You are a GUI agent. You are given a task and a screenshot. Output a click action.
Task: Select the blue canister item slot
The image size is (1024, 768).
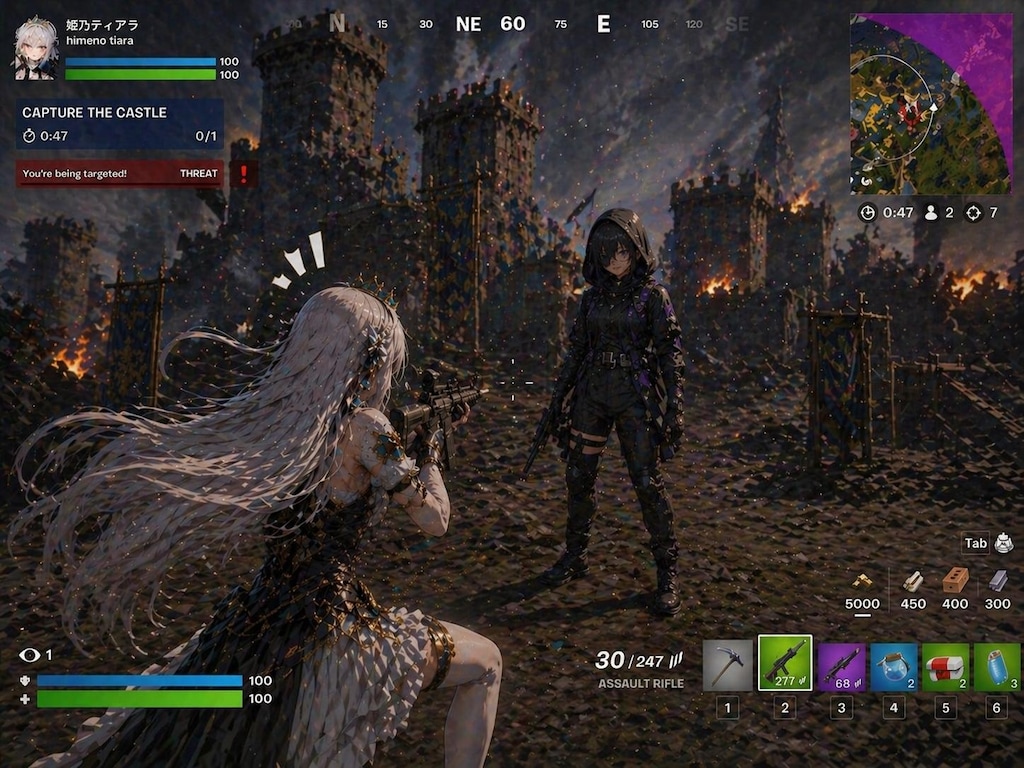point(997,665)
